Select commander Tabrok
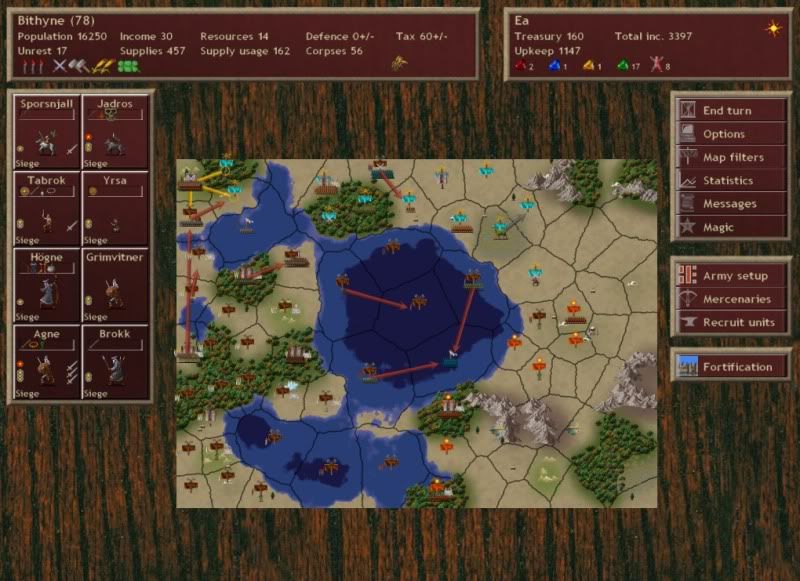Screen dimensions: 800x581 (x=46, y=210)
